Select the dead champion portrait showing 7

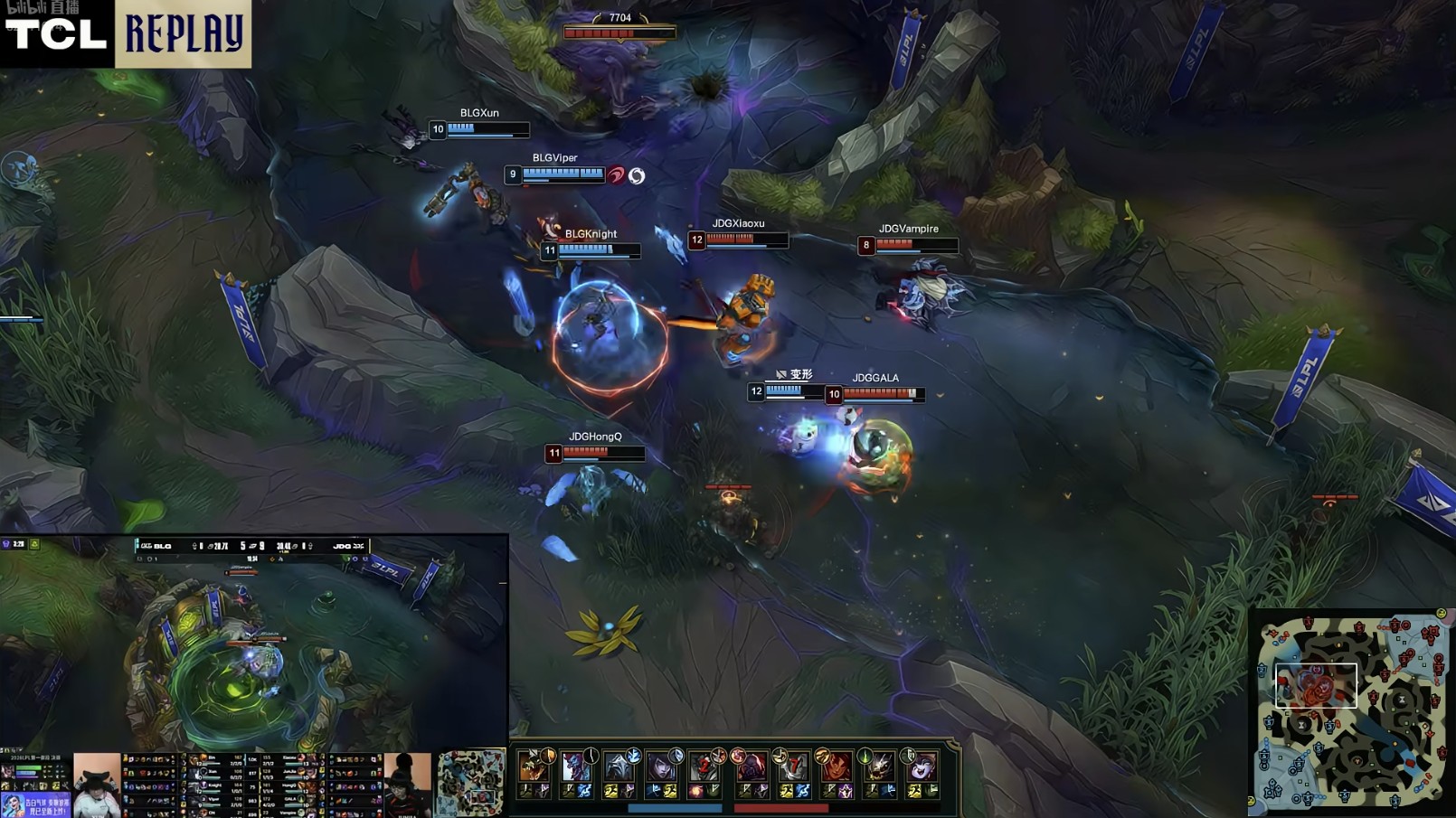pos(793,768)
